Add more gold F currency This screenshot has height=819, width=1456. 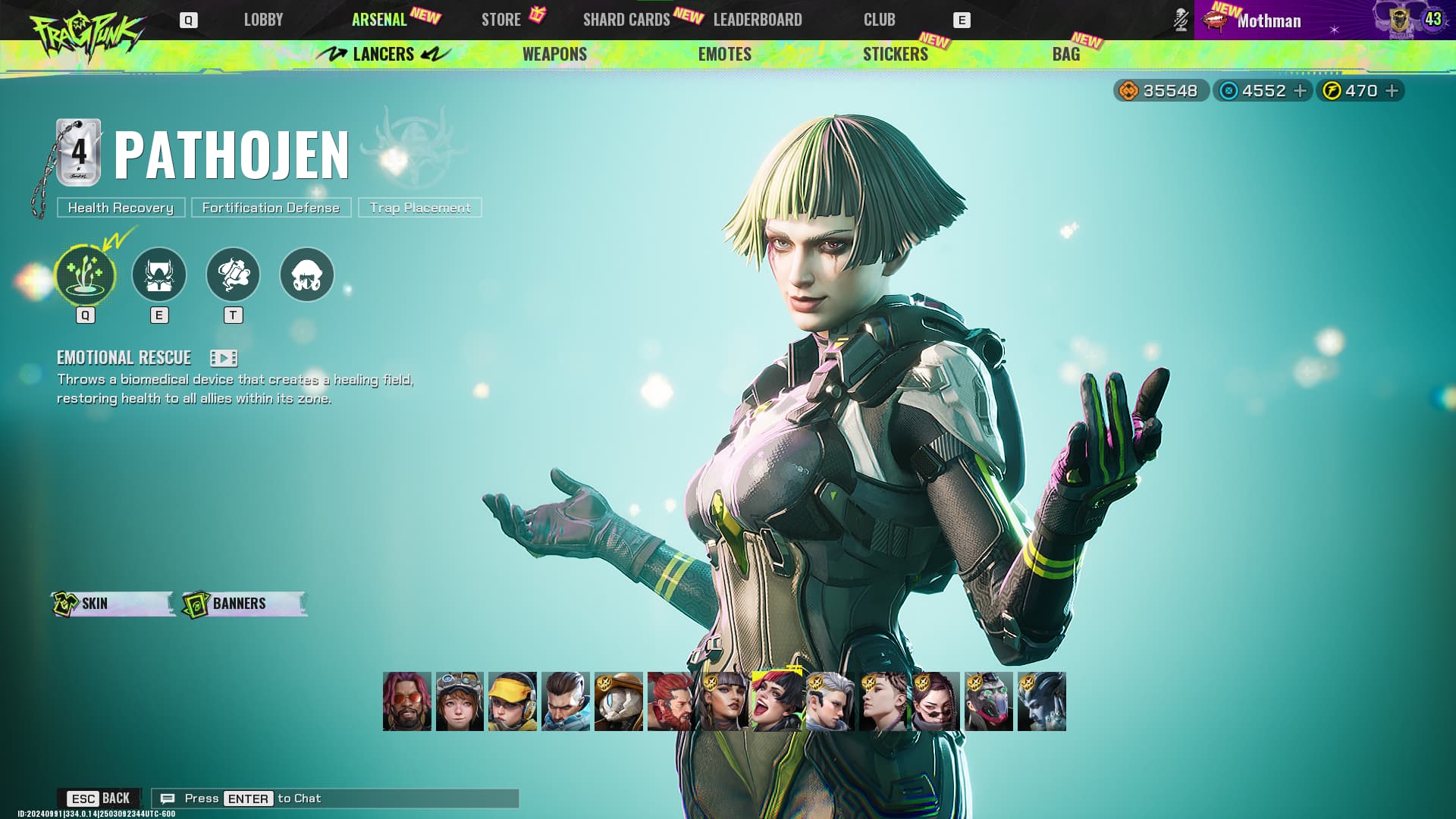[x=1392, y=91]
